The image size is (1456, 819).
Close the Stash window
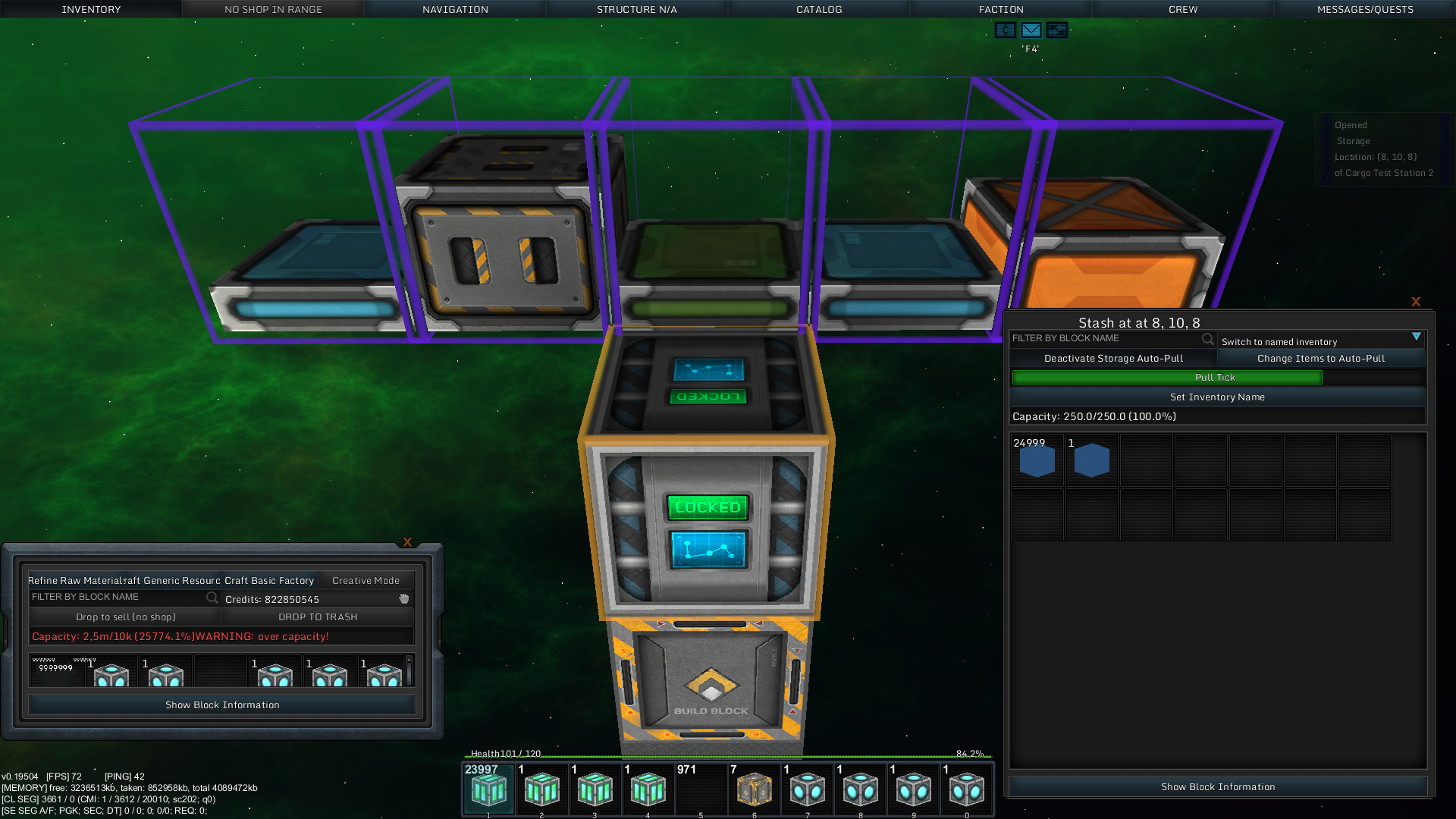coord(1416,302)
